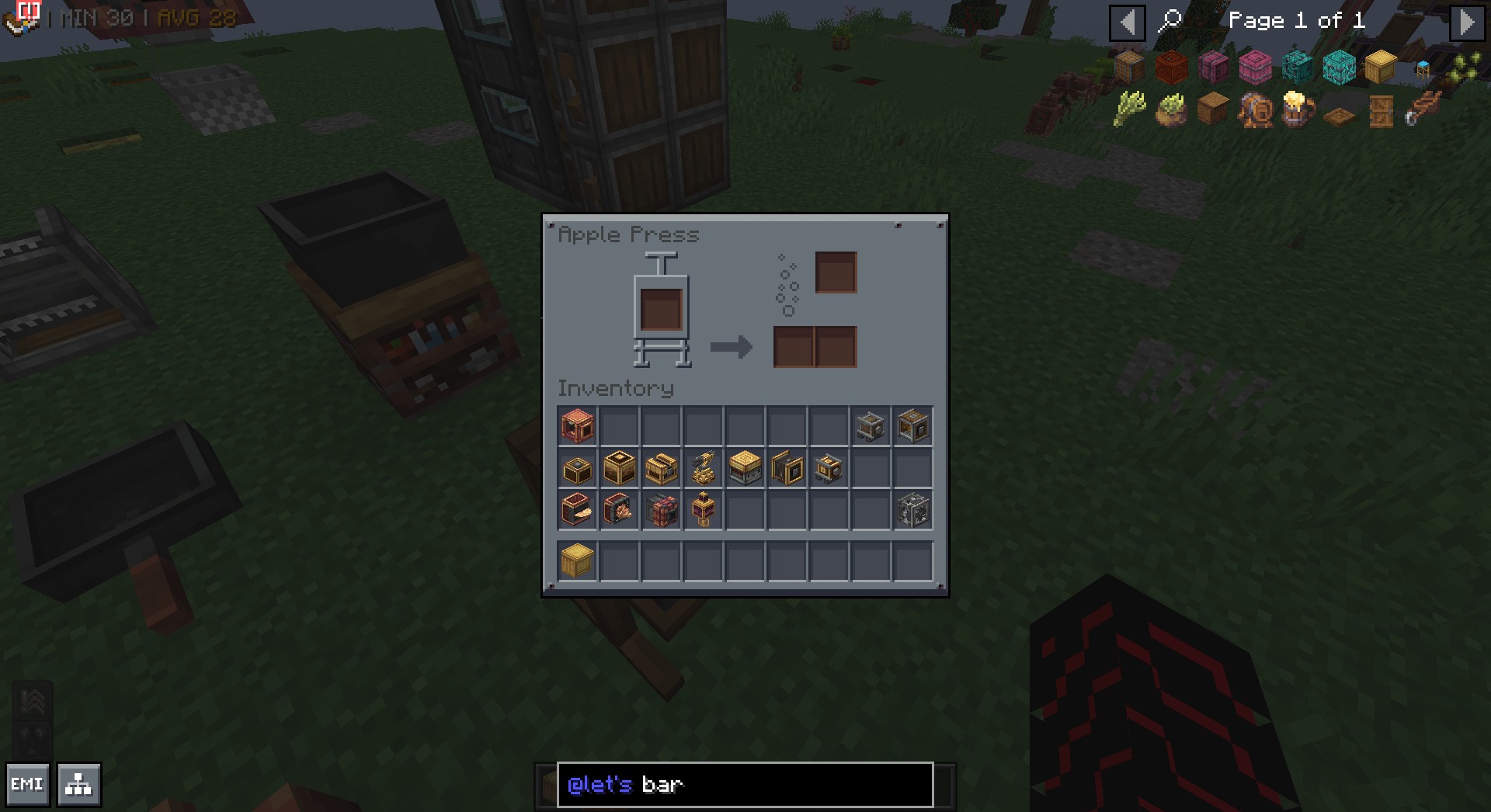1491x812 pixels.
Task: Select the yellow crate in the hotbar
Action: click(x=577, y=561)
